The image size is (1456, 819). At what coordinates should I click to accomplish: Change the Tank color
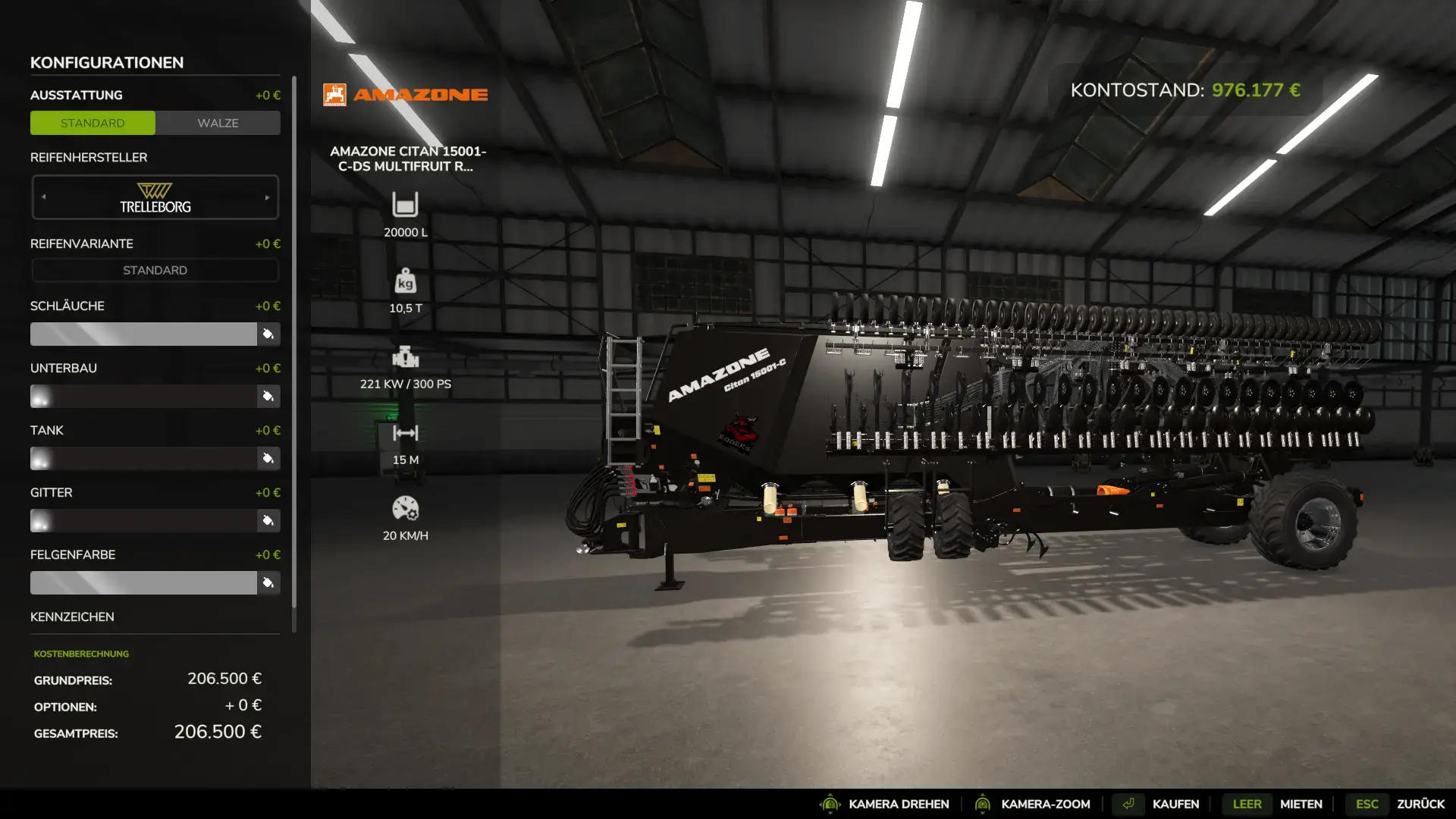[268, 459]
